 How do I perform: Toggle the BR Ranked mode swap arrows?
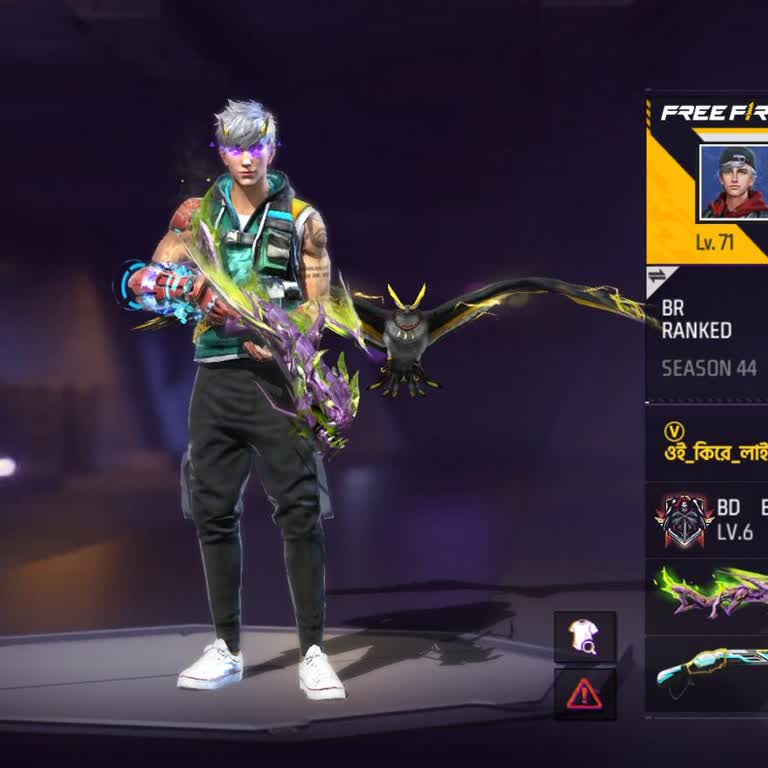(657, 276)
